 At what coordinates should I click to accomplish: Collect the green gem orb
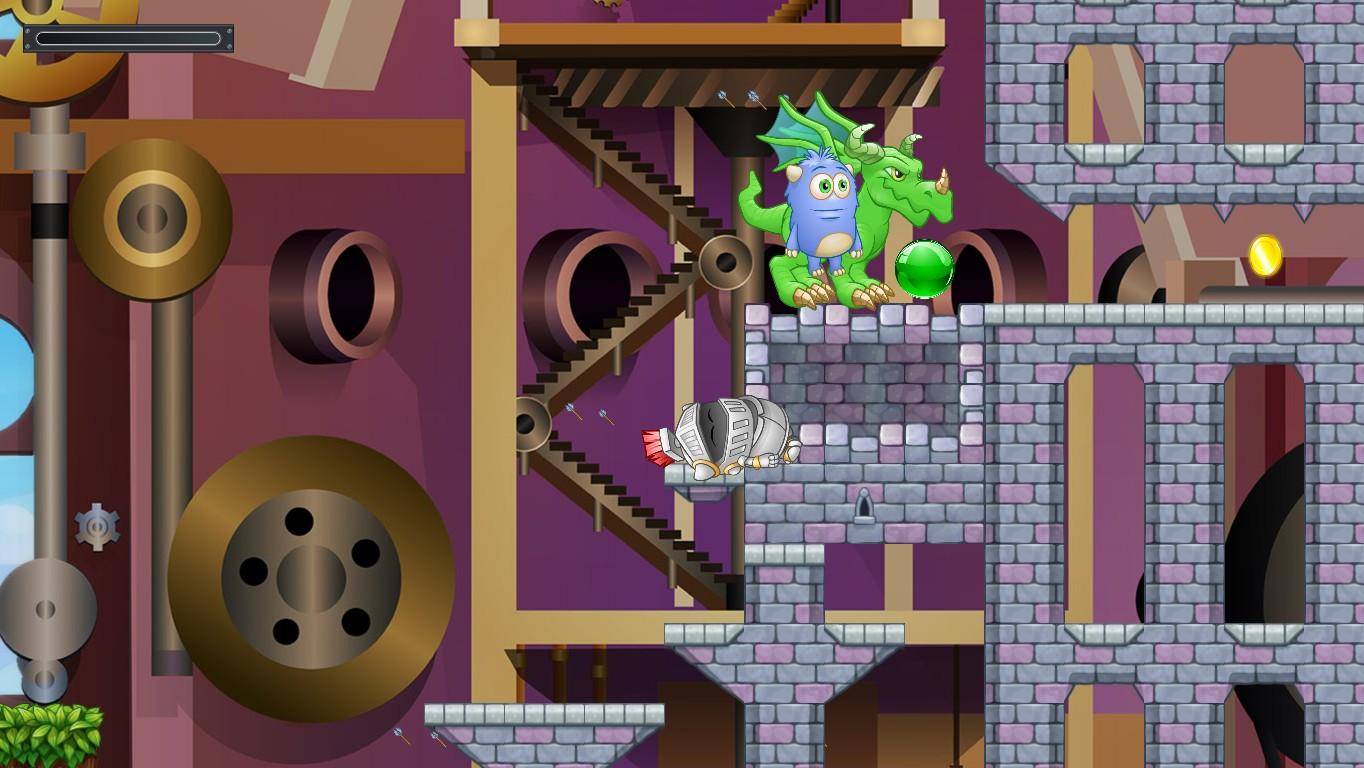click(922, 268)
